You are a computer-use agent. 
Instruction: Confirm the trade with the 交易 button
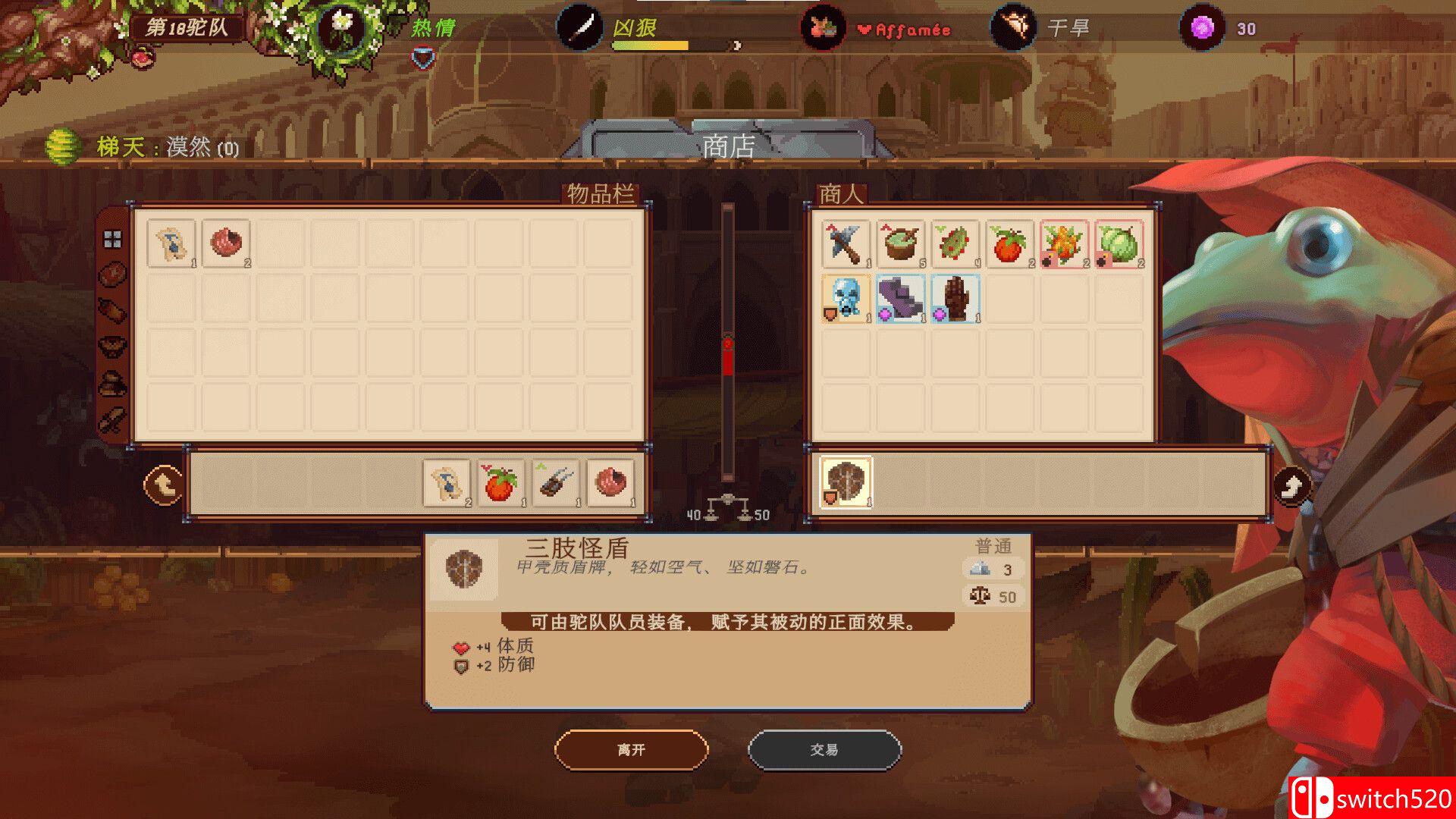click(824, 750)
